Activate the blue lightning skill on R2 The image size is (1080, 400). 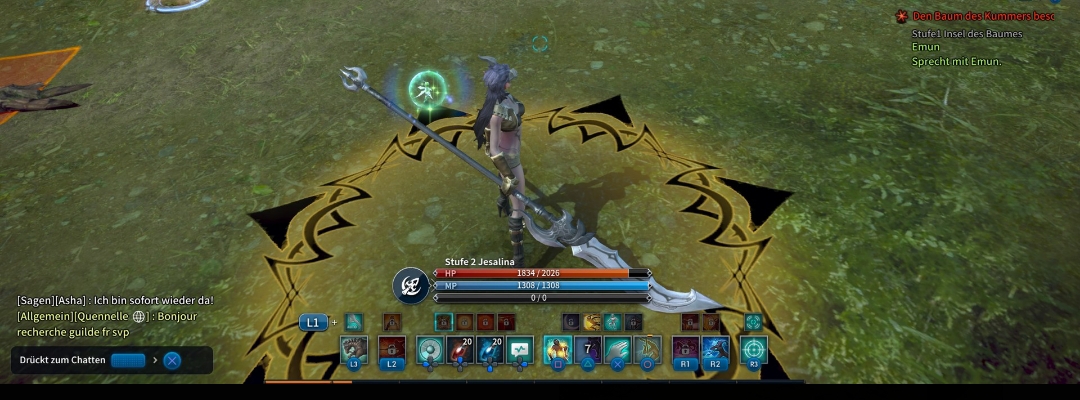715,349
